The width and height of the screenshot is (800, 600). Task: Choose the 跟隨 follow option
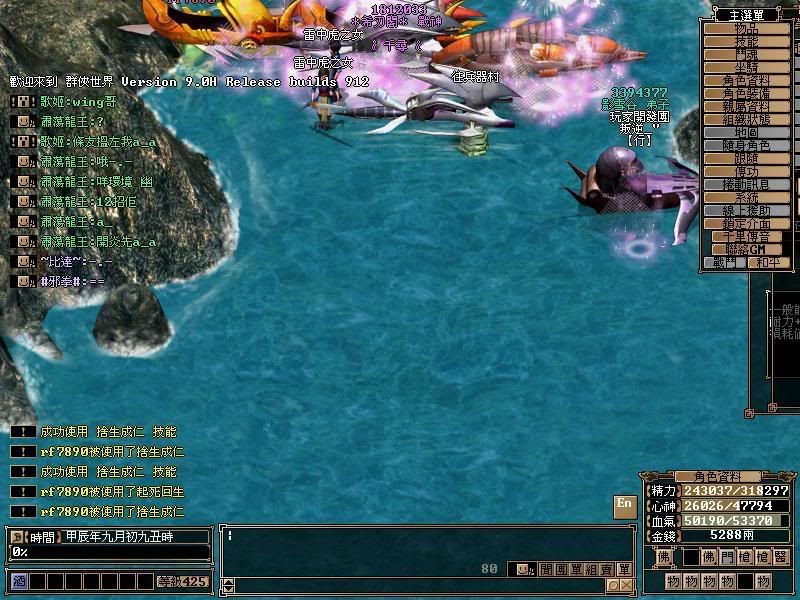tap(746, 159)
